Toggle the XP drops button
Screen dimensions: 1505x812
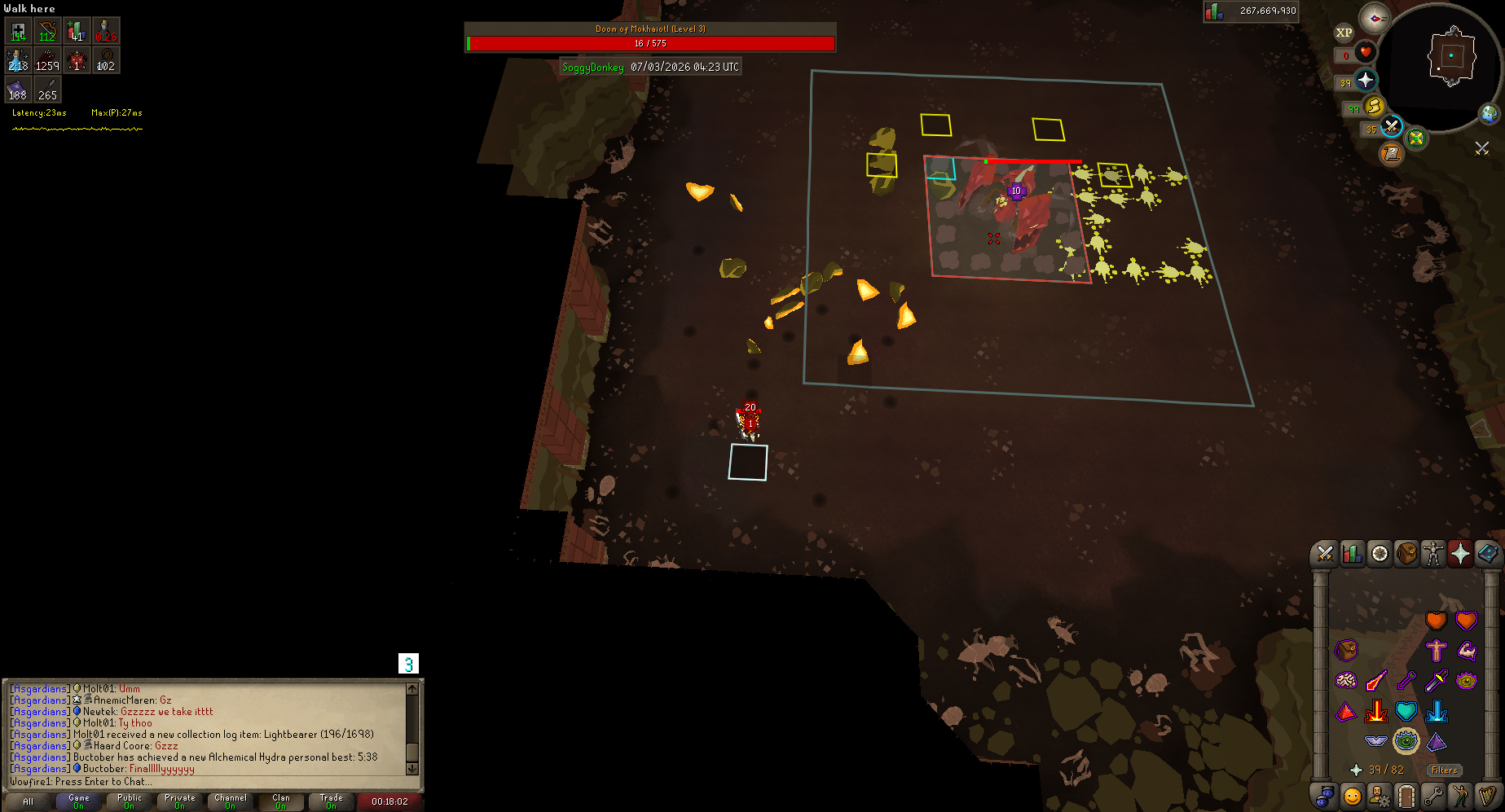[x=1344, y=33]
